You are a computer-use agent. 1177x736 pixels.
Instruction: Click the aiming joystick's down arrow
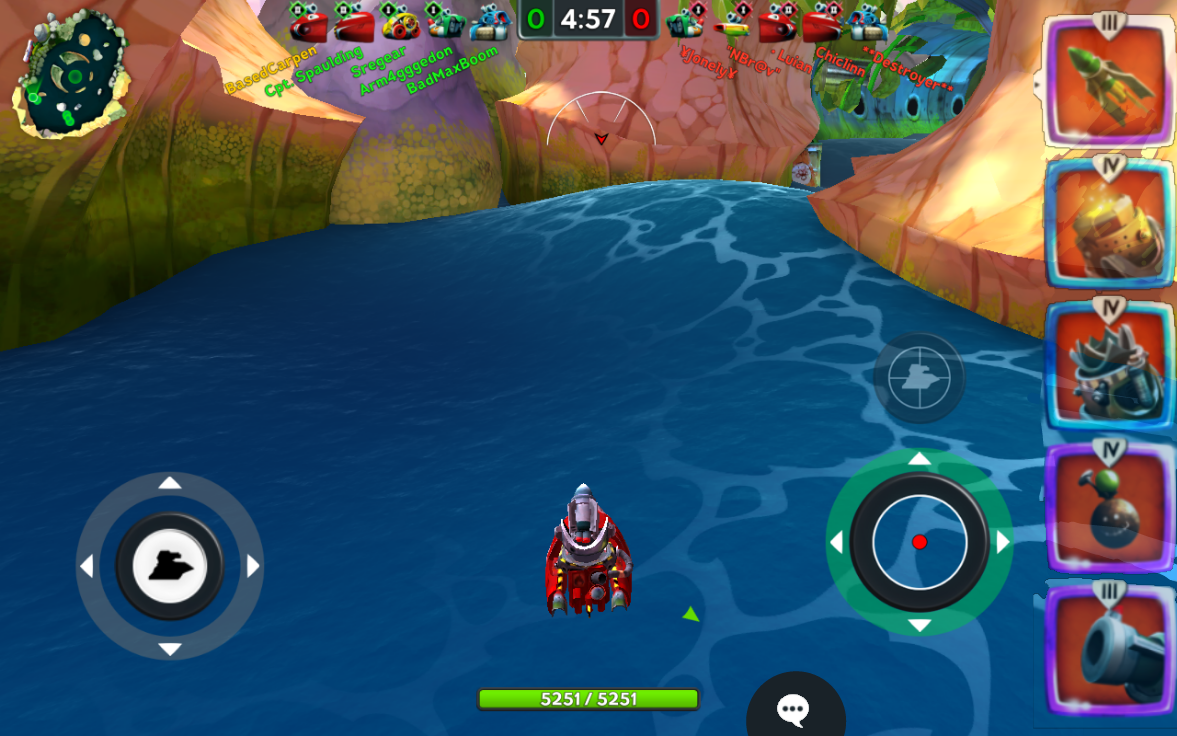point(920,626)
